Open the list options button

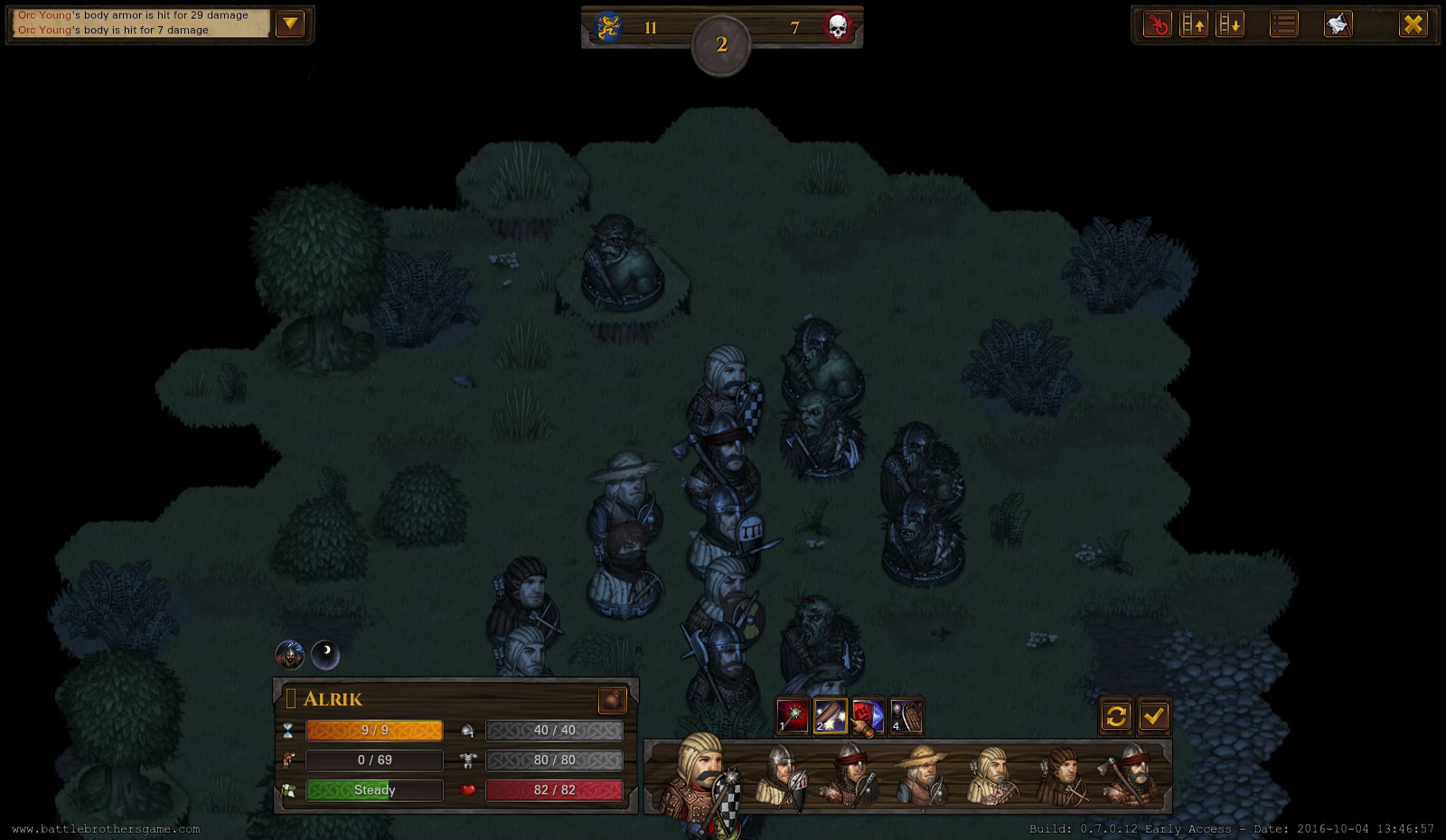(1283, 24)
